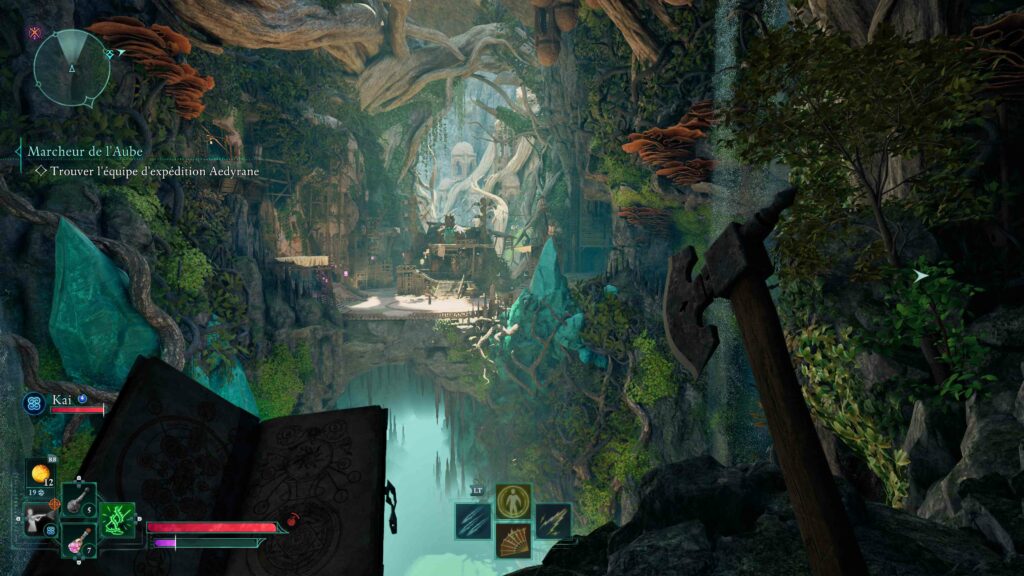The width and height of the screenshot is (1024, 576).
Task: Activate the green glowing lightning ability
Action: click(x=118, y=520)
